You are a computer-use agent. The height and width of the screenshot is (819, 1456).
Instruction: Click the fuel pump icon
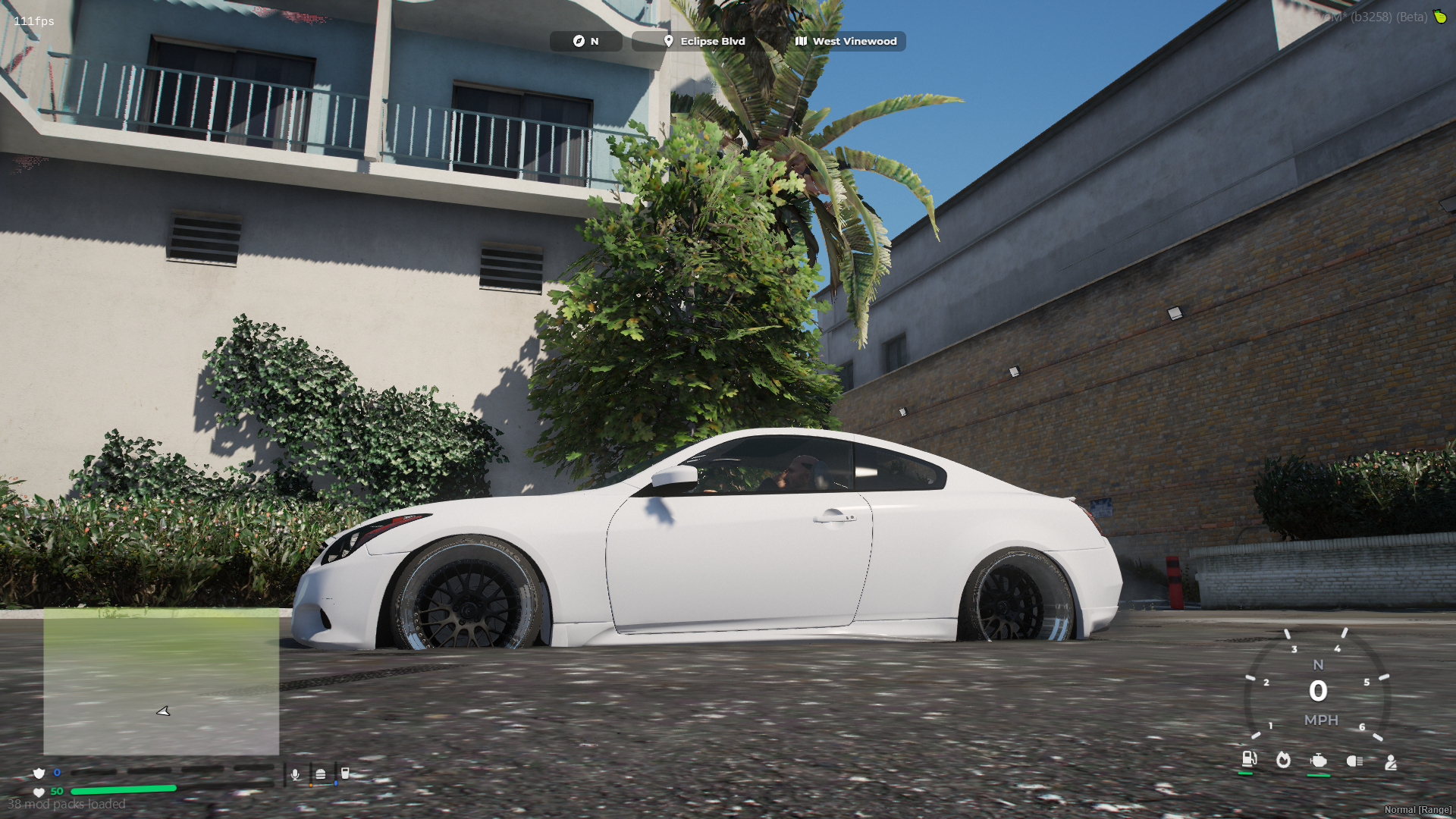1248,759
